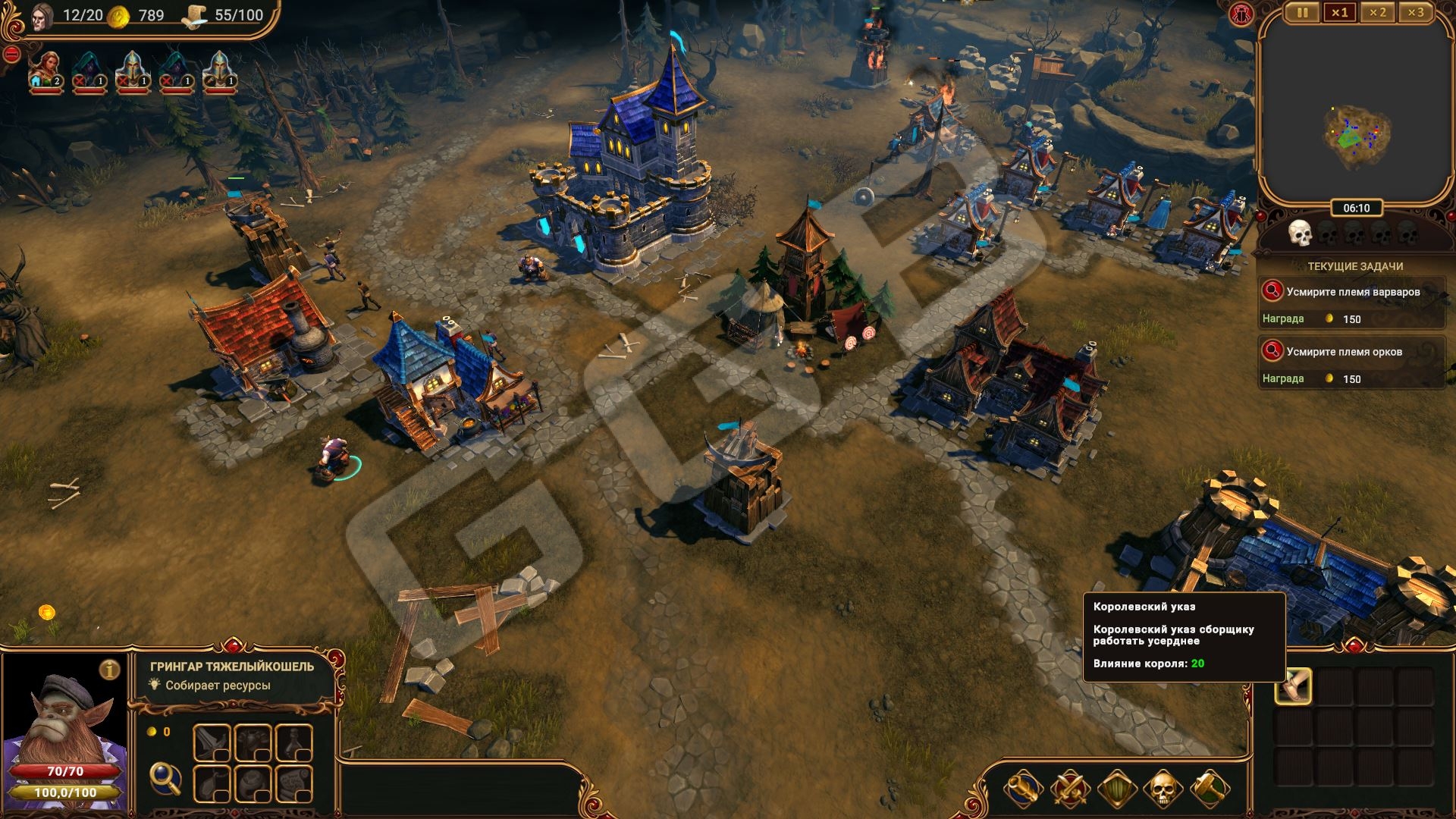Viewport: 1456px width, 819px height.
Task: Choose the golden skull fear flag
Action: click(1162, 789)
